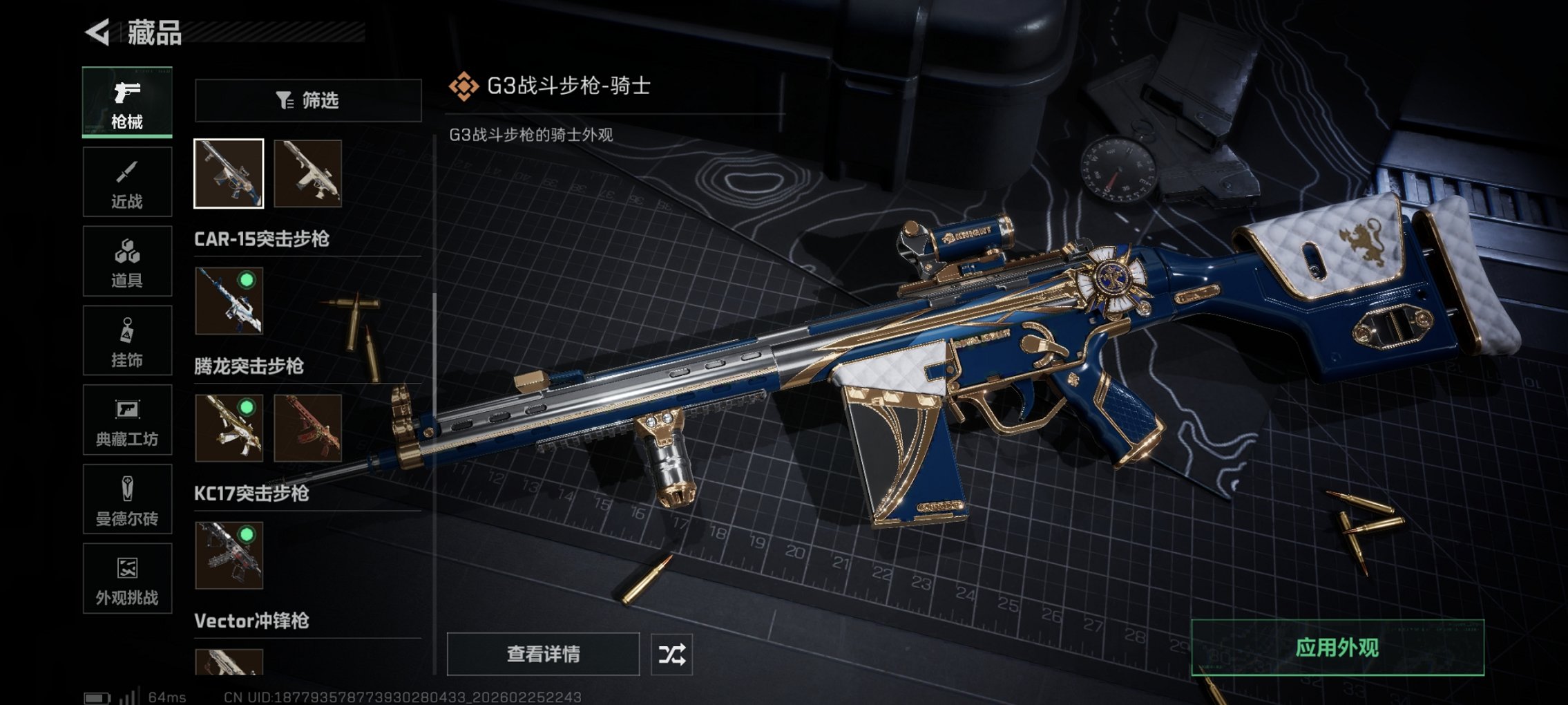This screenshot has width=1568, height=705.
Task: Switch to the 枪械 (firearms) tab
Action: point(126,102)
